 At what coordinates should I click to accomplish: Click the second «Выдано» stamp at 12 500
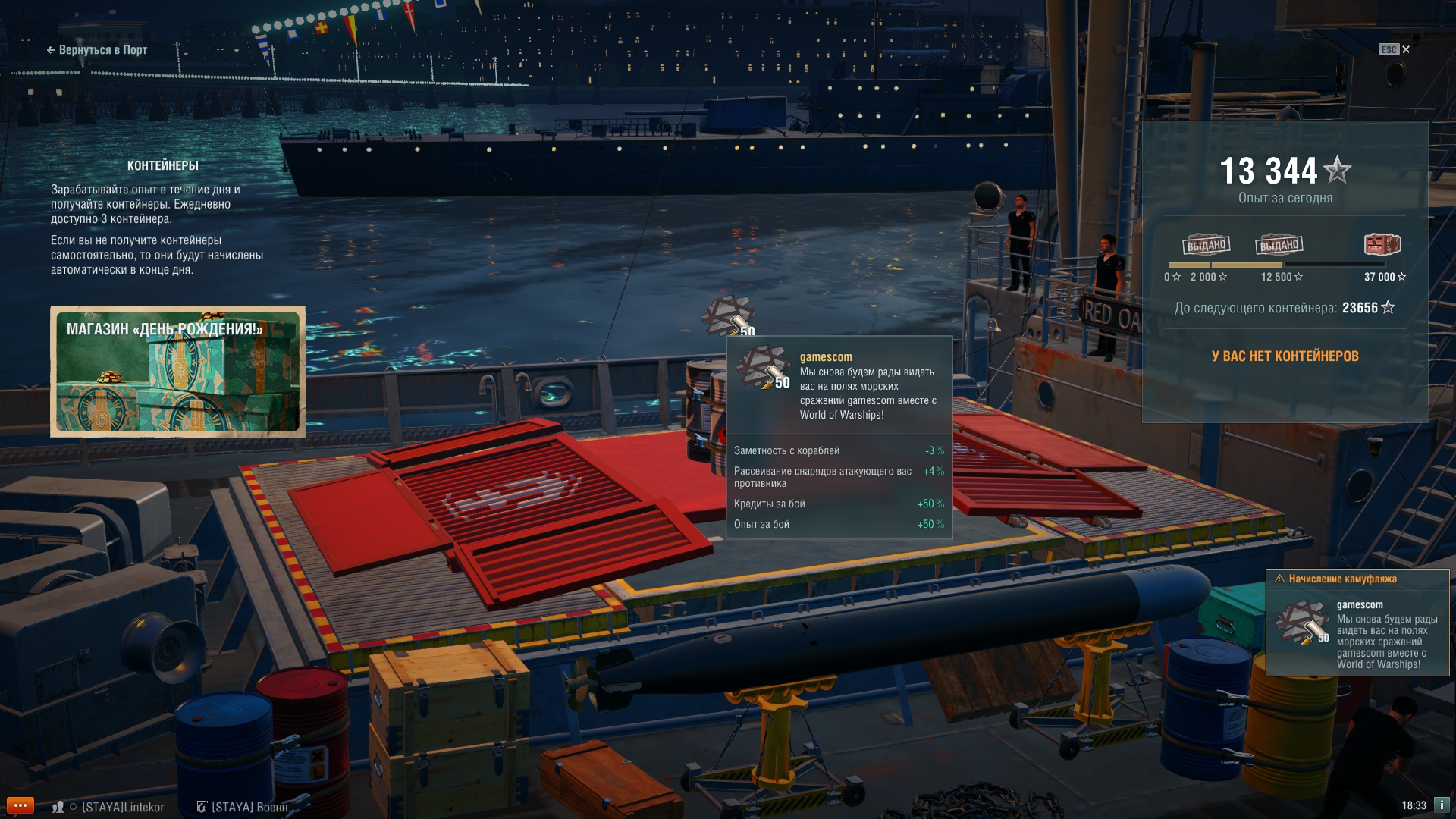coord(1279,245)
